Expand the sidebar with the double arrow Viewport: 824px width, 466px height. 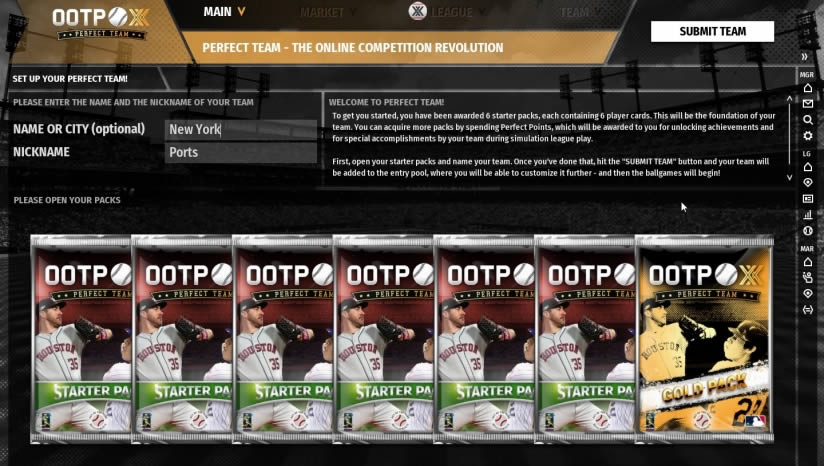pos(805,57)
